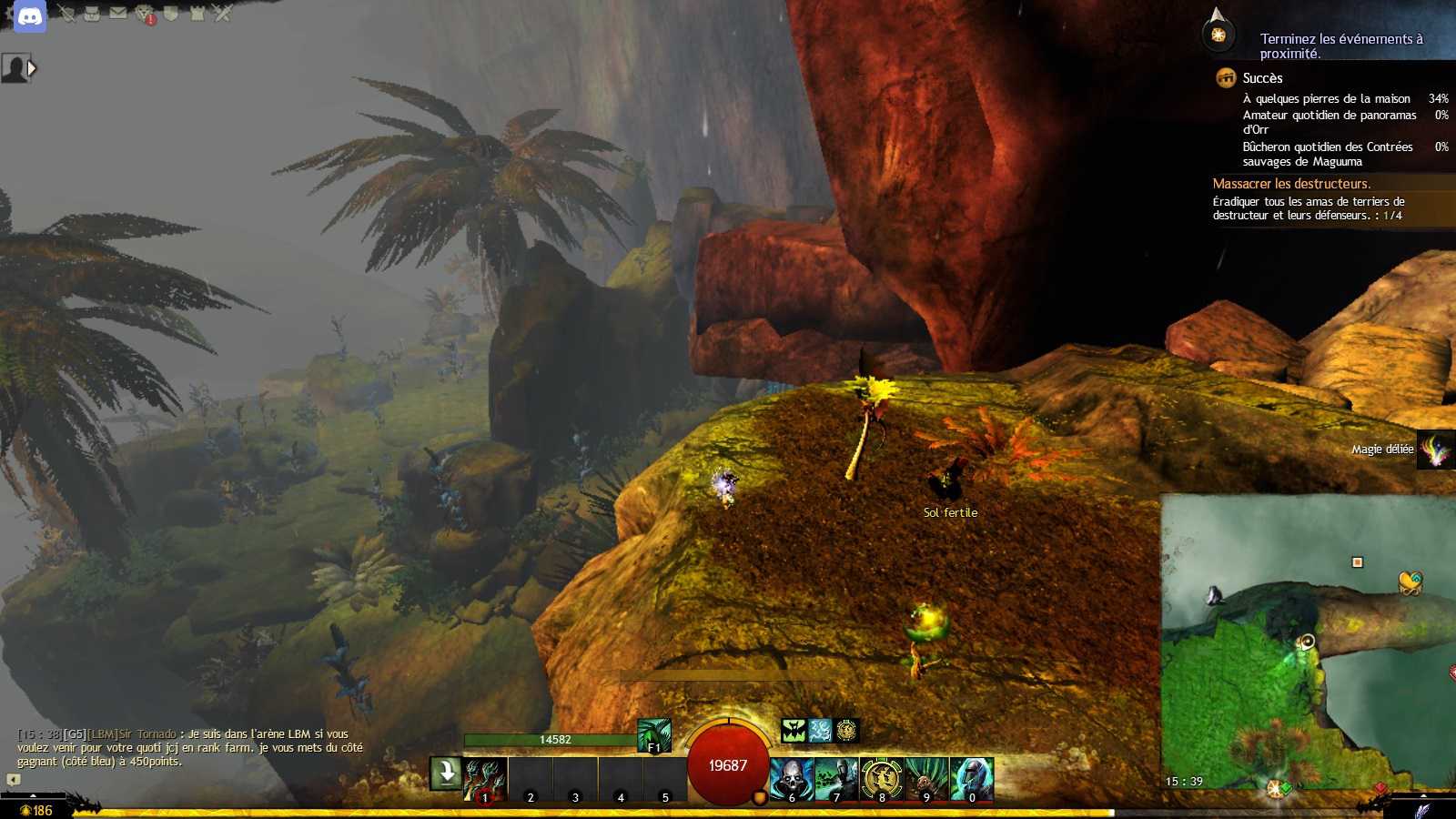Open the World vs World castle icon
Screen dimensions: 1456x819
click(x=197, y=14)
